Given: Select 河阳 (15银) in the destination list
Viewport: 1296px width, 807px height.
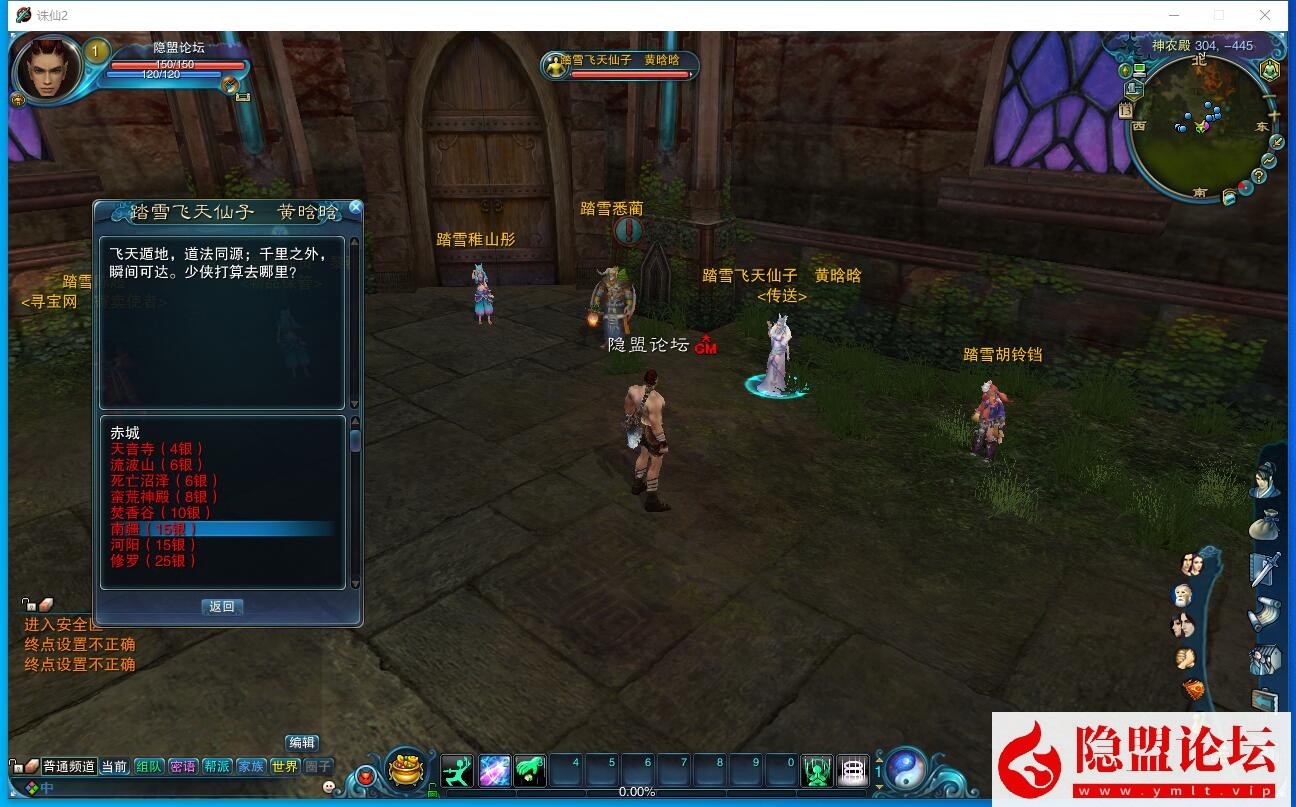Looking at the screenshot, I should (153, 545).
